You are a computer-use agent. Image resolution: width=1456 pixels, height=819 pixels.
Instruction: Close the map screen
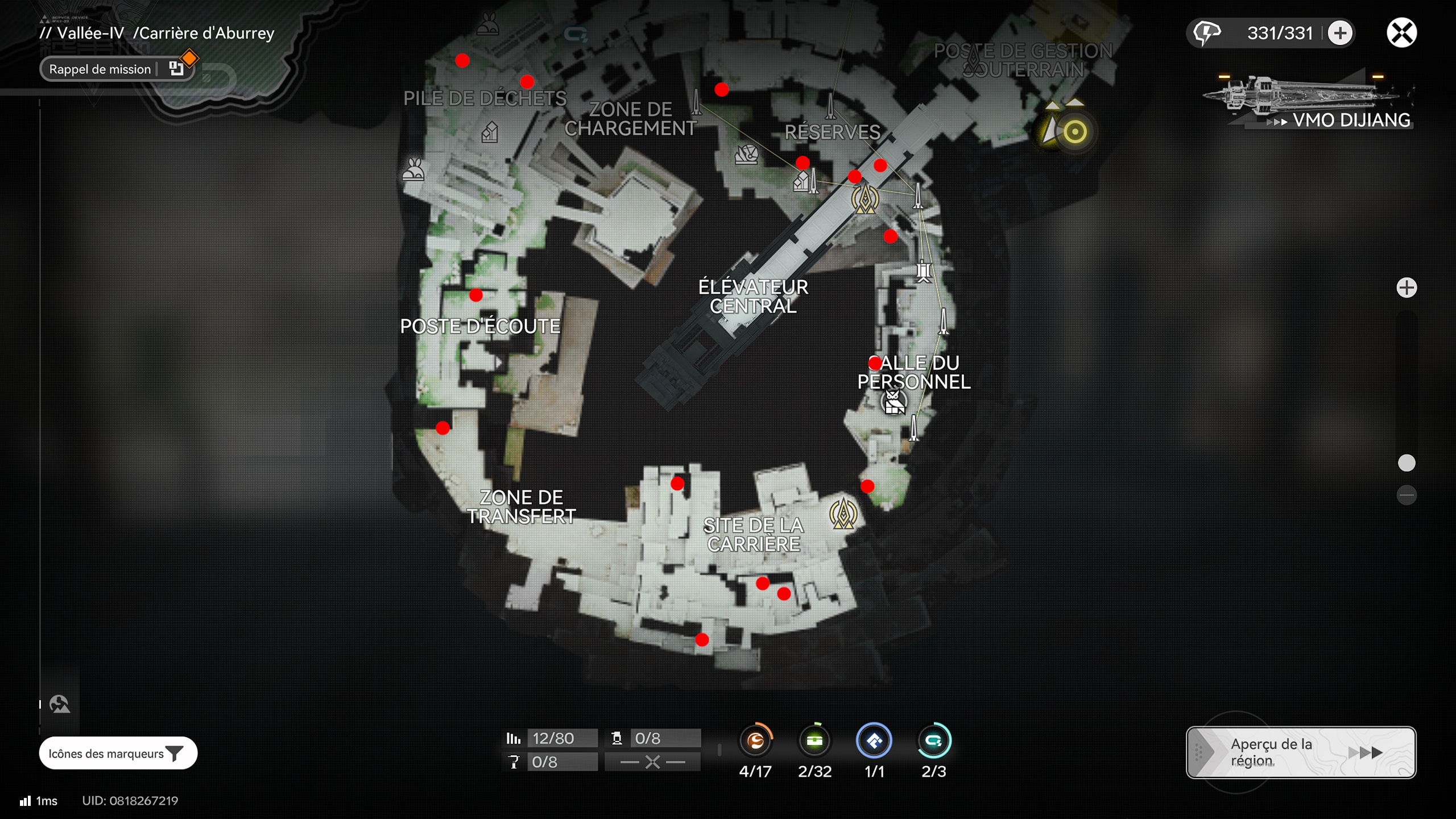click(1401, 32)
